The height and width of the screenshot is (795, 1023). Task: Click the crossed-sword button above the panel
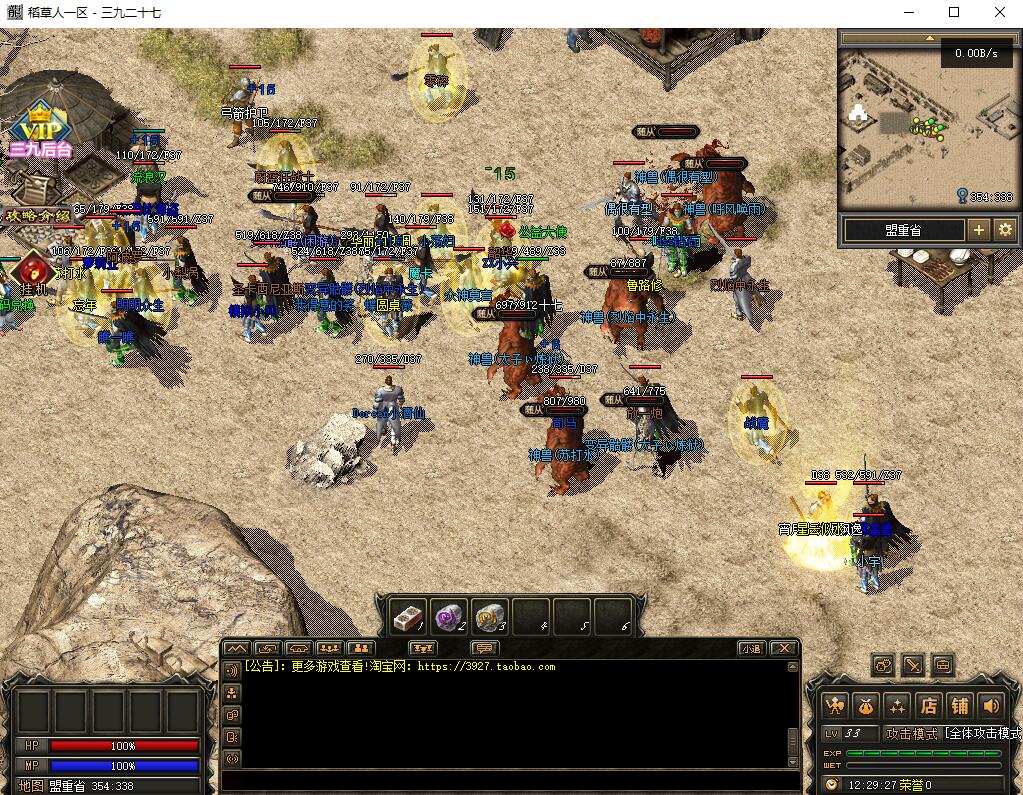click(913, 665)
